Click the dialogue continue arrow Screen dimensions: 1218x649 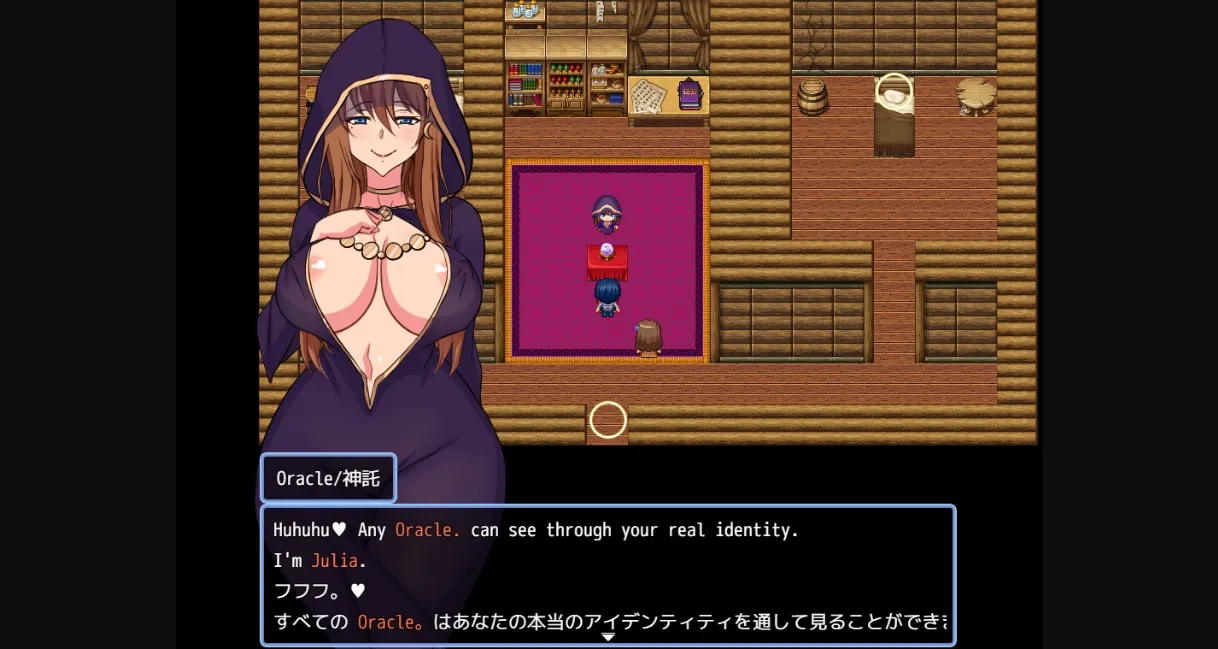tap(607, 637)
